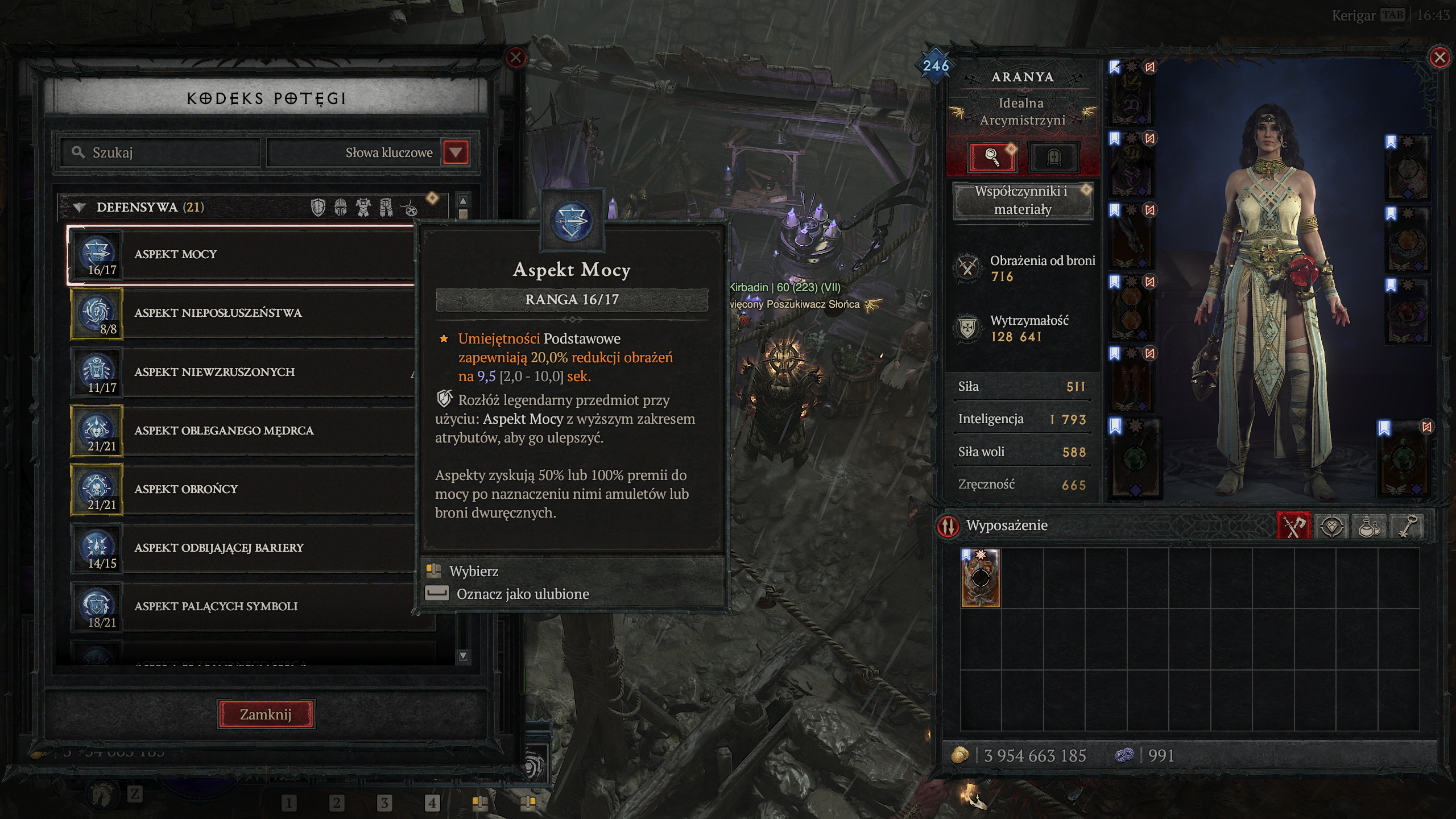Open the key items inventory tab
This screenshot has height=819, width=1456.
click(1407, 526)
